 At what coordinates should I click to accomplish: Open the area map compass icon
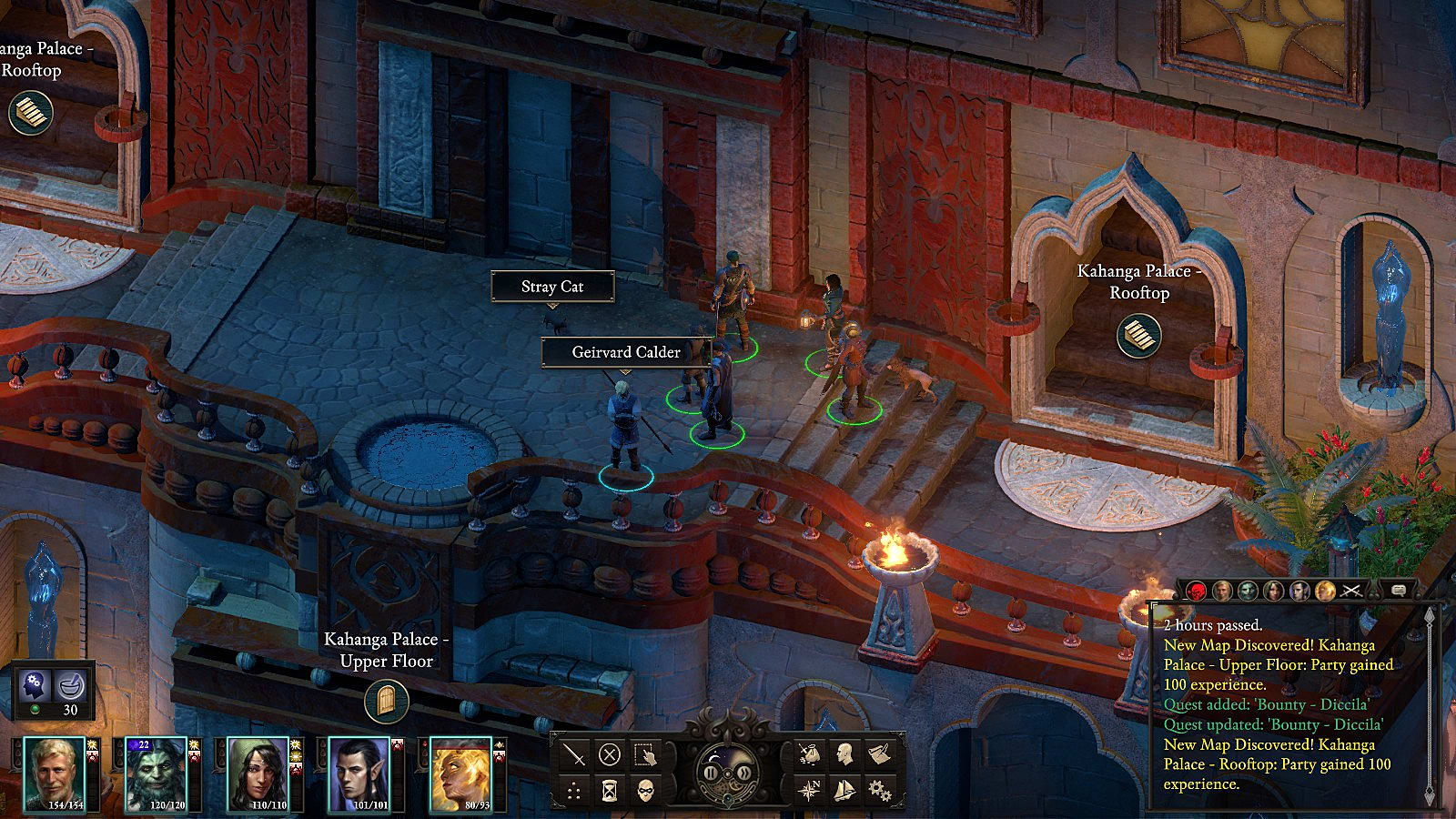(x=809, y=791)
